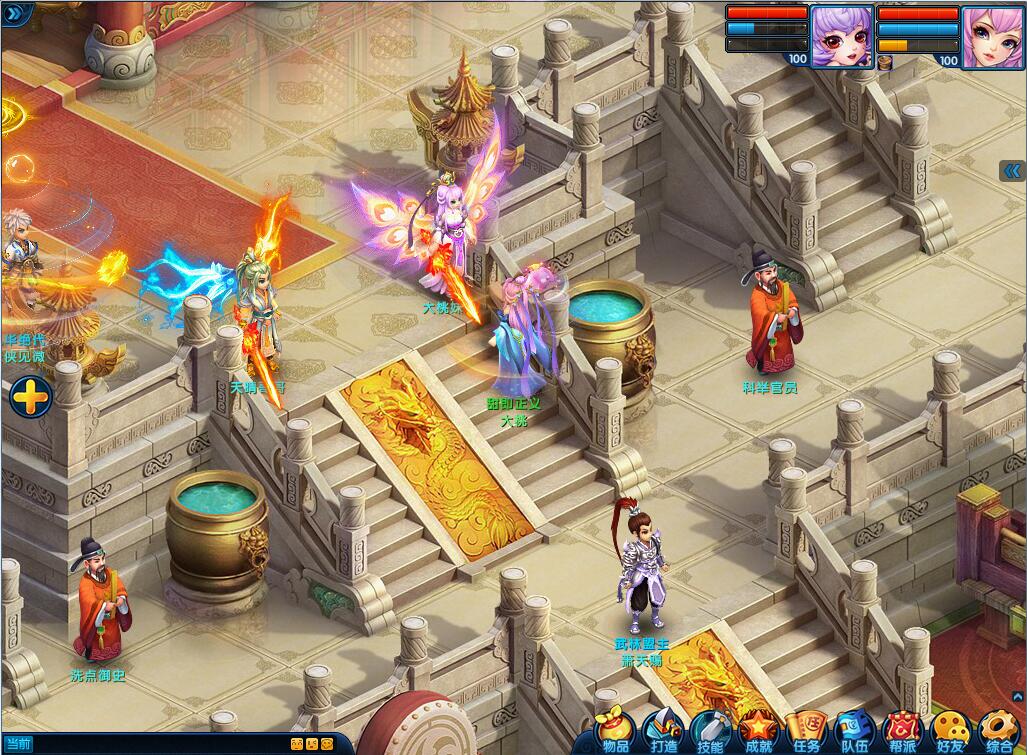Screen dimensions: 1027x755
Task: Click the pink-haired character portrait
Action: pyautogui.click(x=992, y=36)
